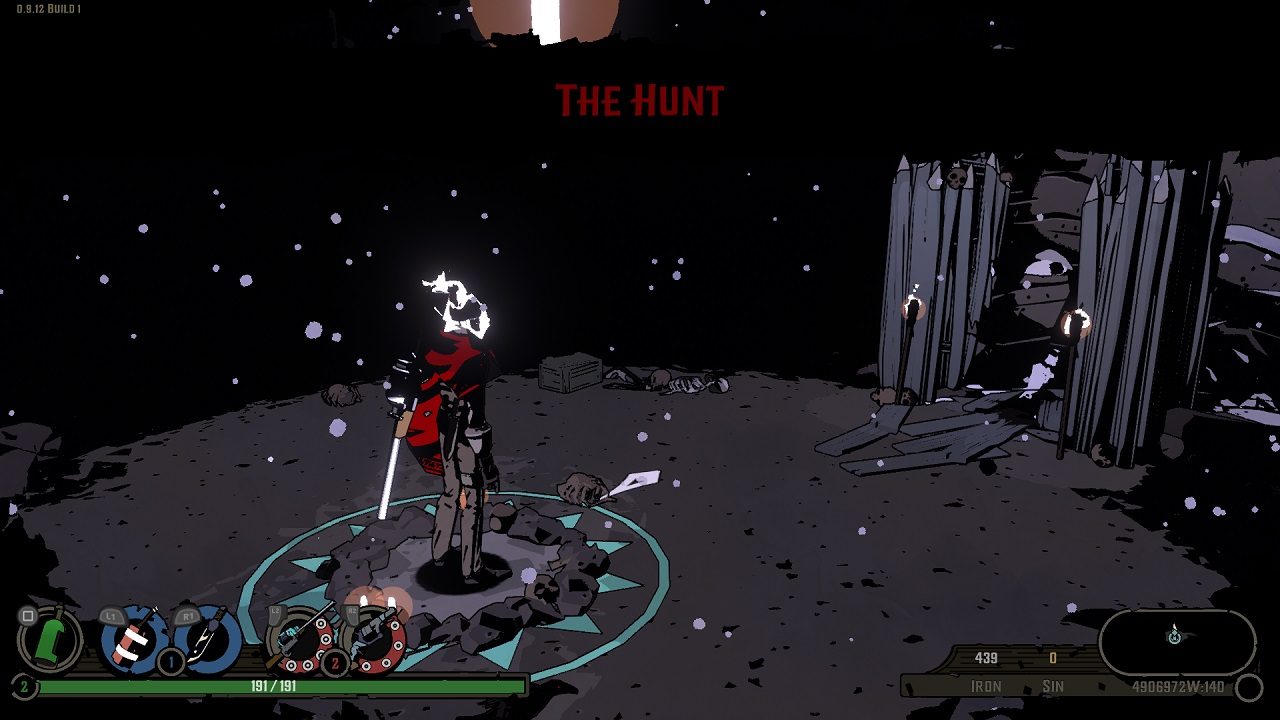The width and height of the screenshot is (1280, 720).
Task: Click the player marker on the minimap
Action: pos(1175,635)
